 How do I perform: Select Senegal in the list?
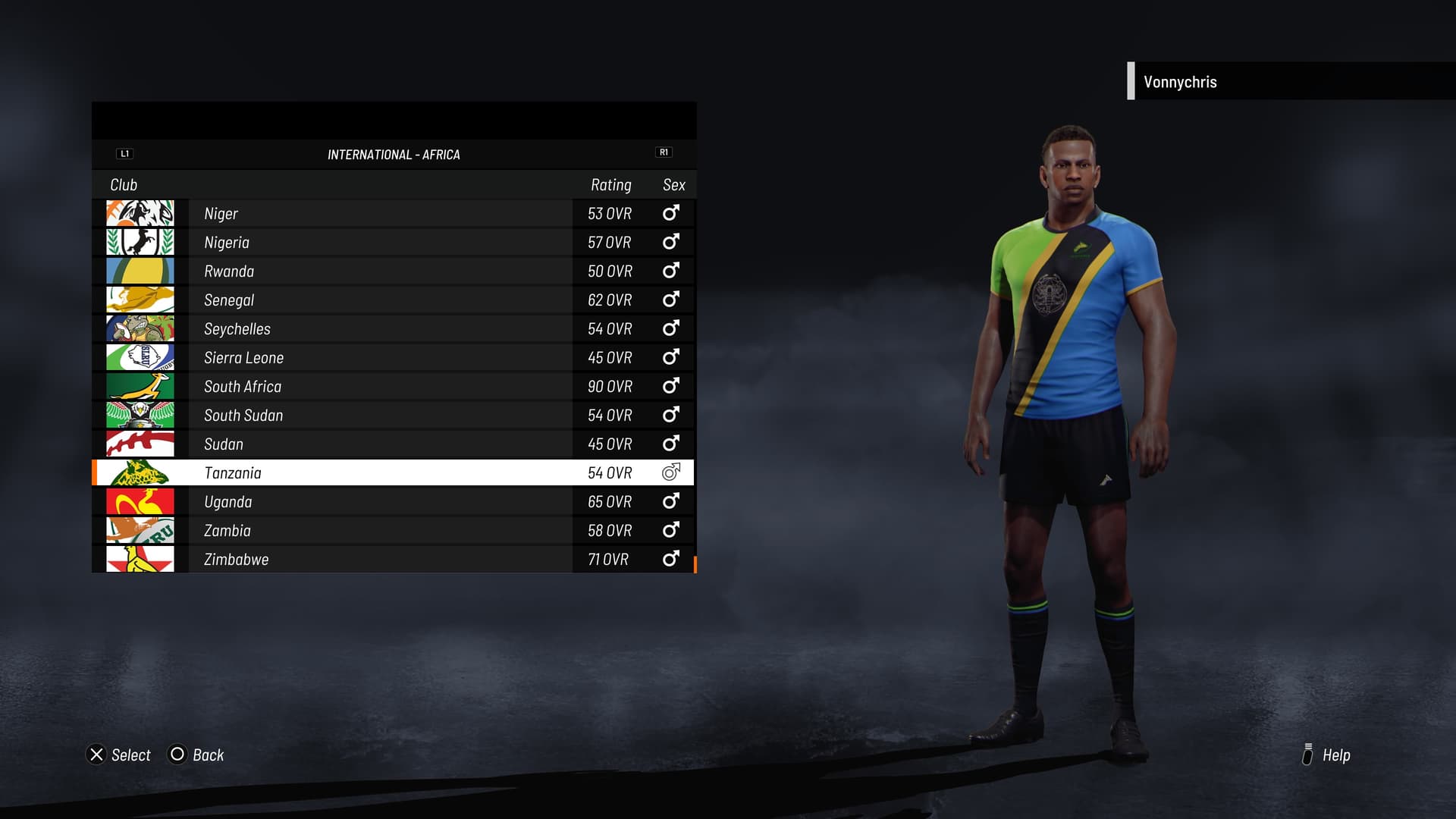pos(393,300)
